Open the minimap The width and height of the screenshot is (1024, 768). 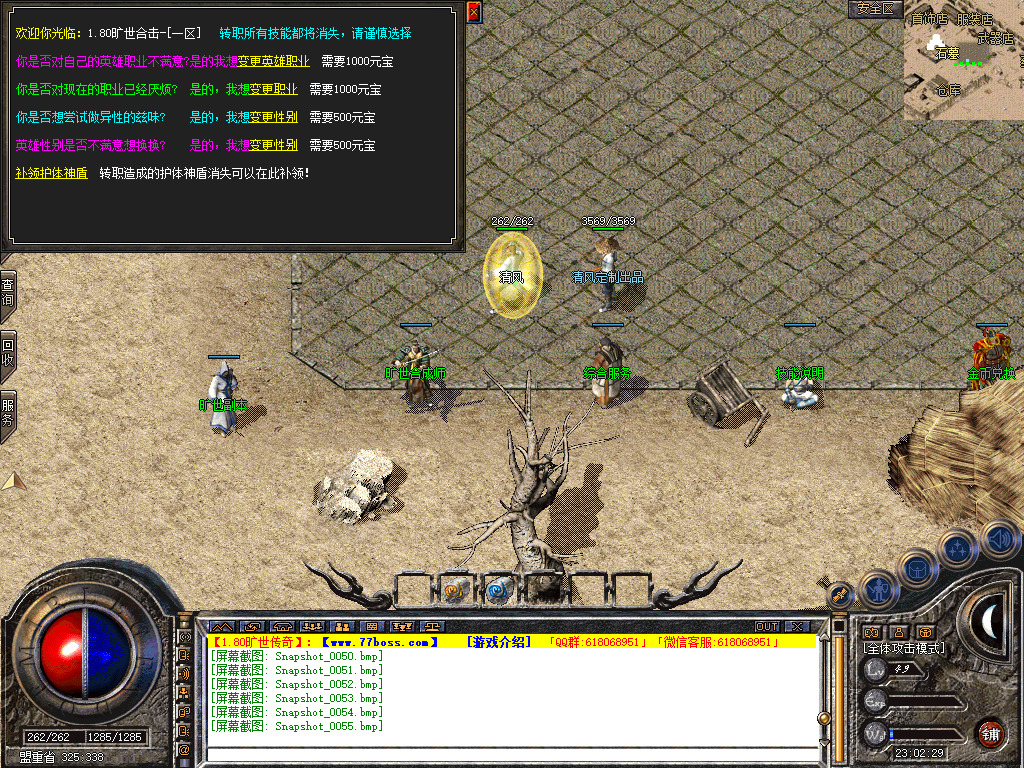[963, 61]
